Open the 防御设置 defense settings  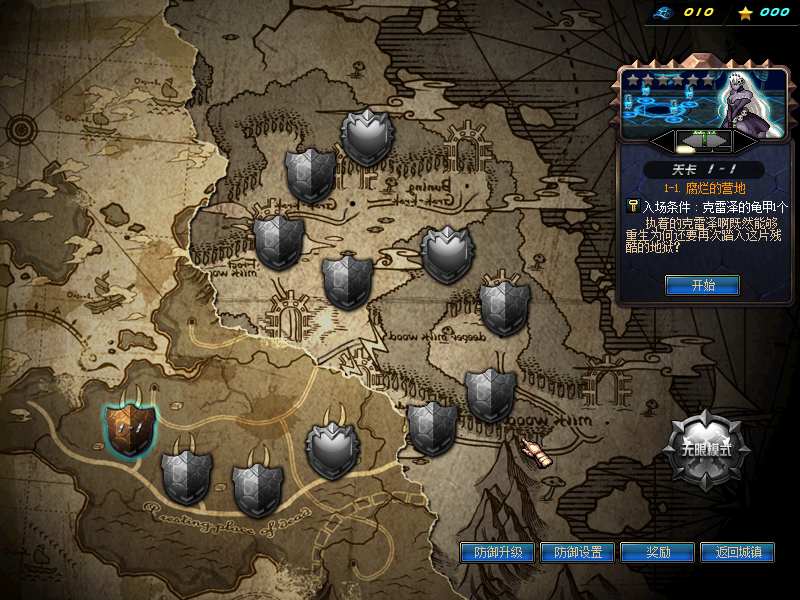pos(578,552)
